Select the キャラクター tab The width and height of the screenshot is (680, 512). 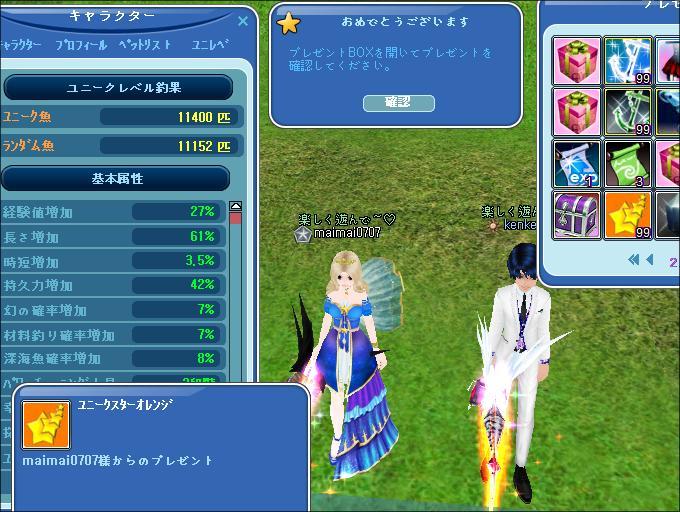tap(21, 45)
